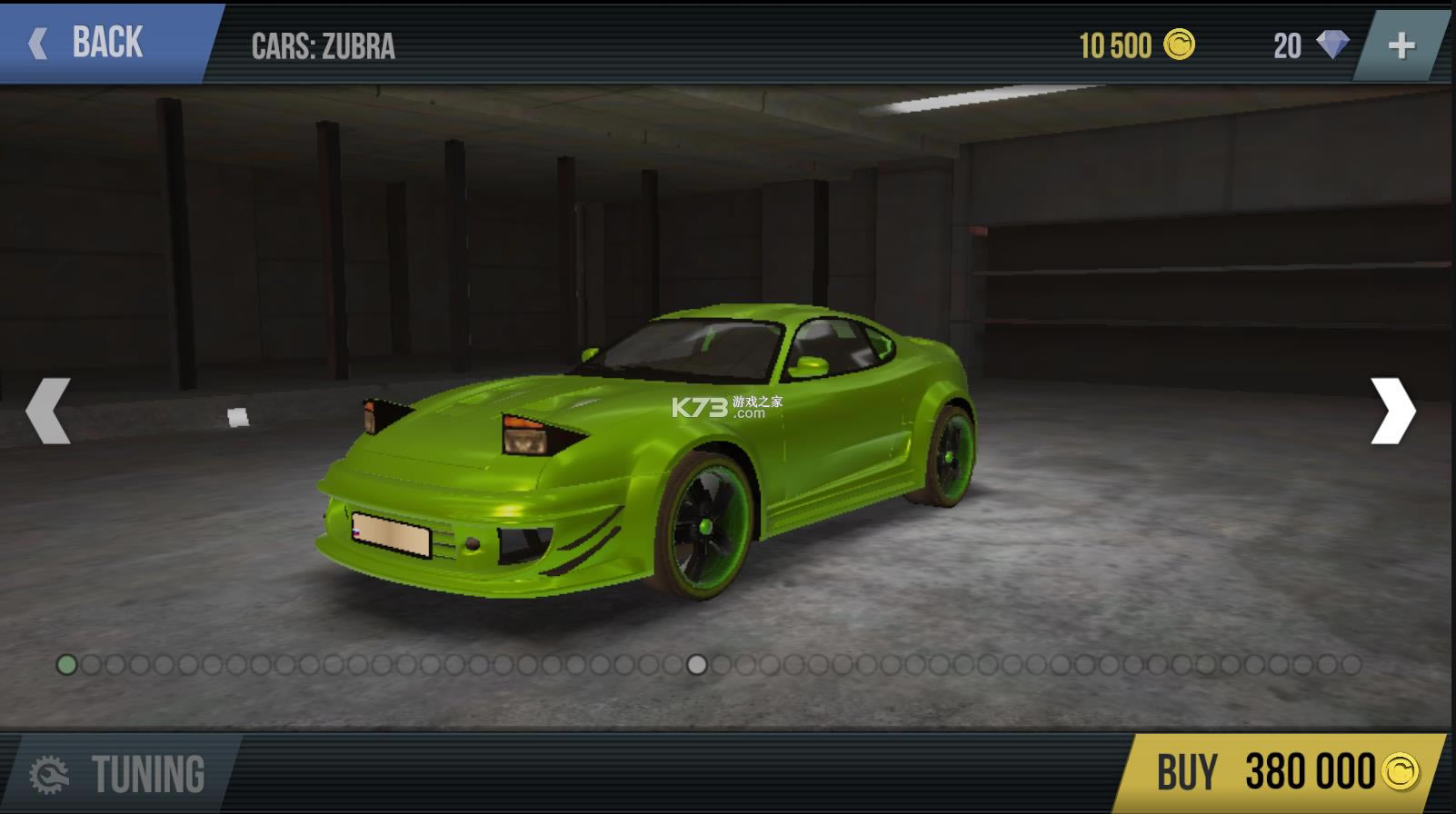
Task: Go to the previous car with the left chevron
Action: point(48,409)
